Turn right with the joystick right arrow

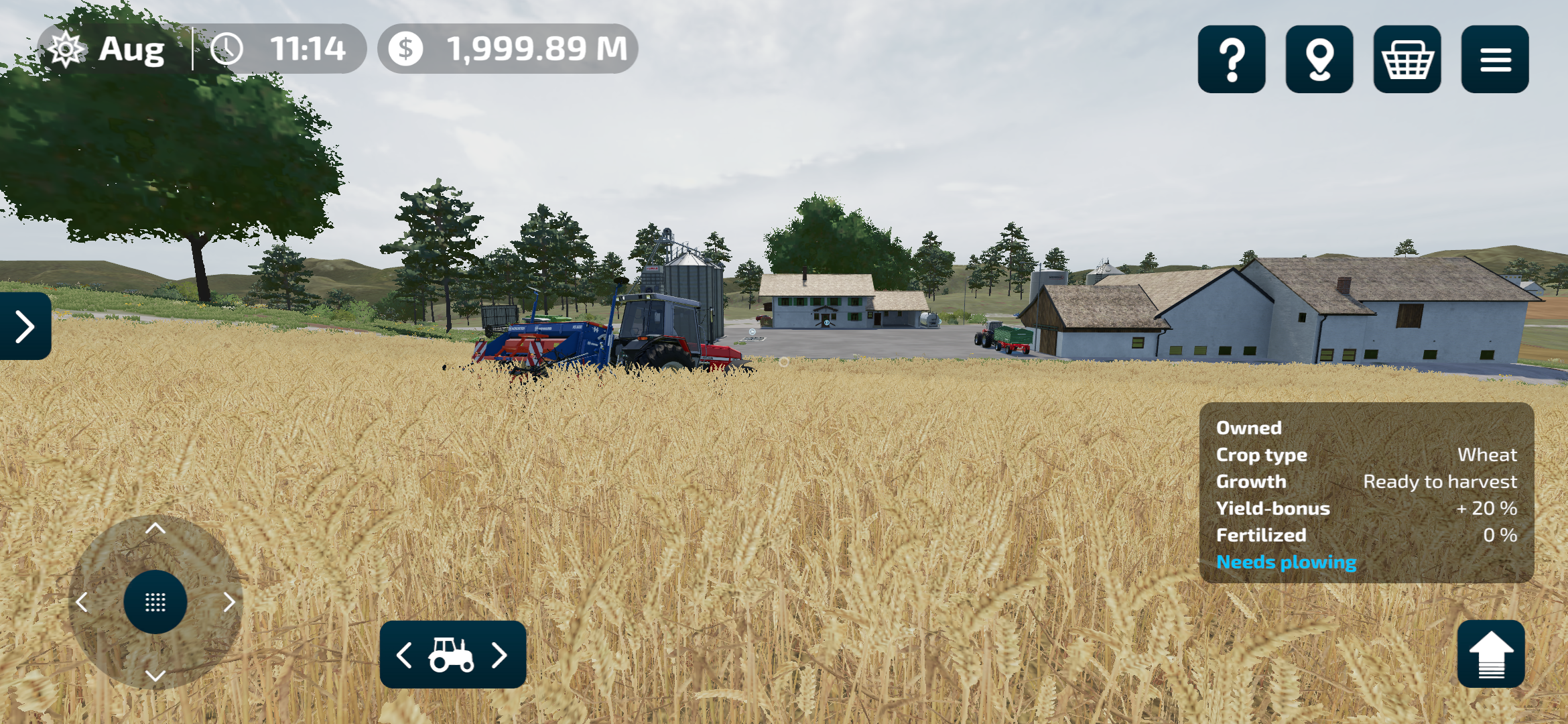229,602
